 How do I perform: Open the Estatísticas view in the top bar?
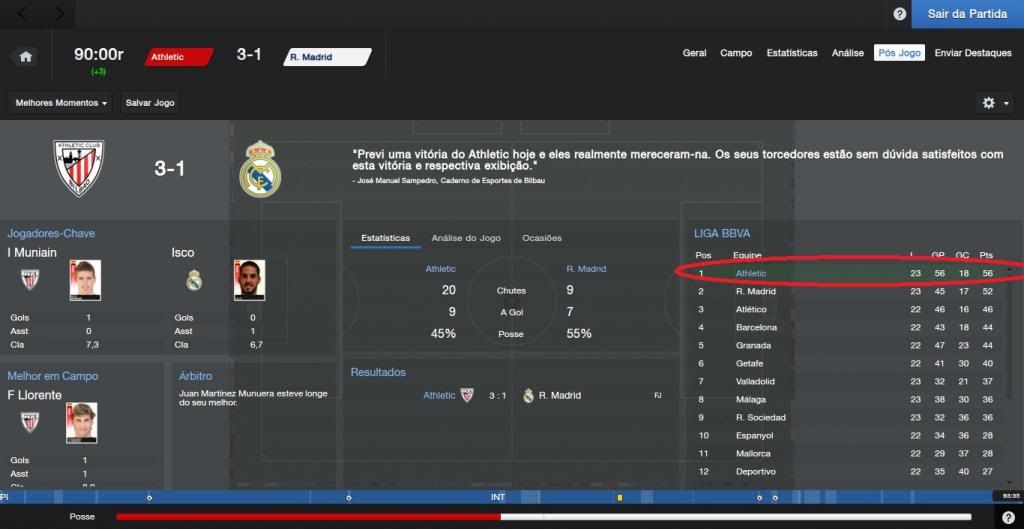click(x=792, y=53)
